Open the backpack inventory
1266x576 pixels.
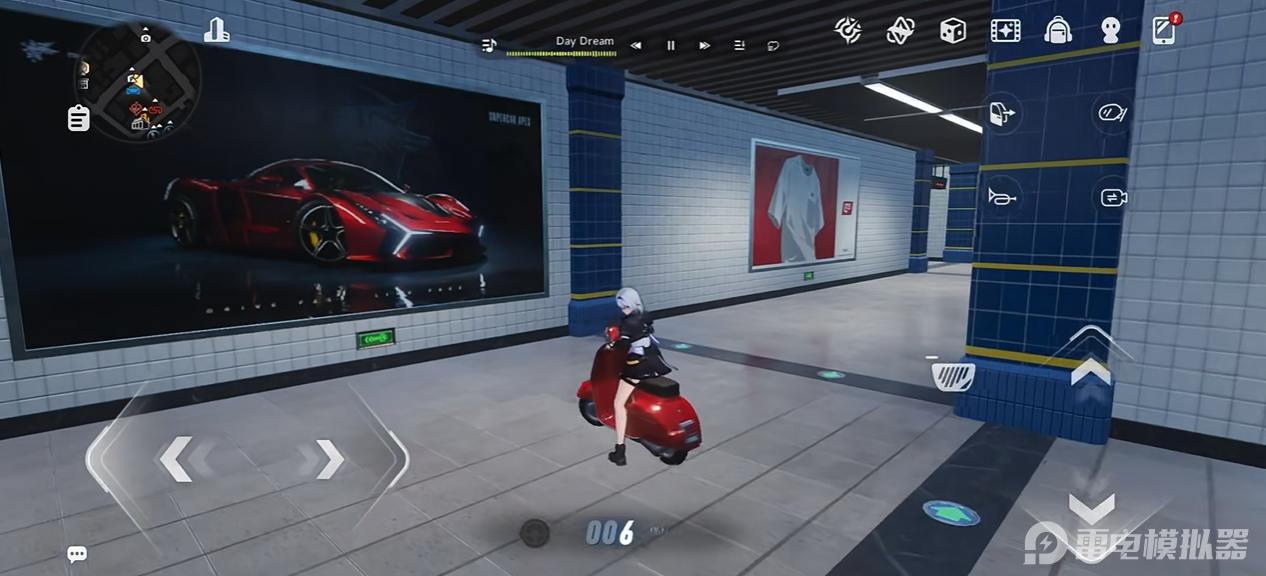point(1058,31)
